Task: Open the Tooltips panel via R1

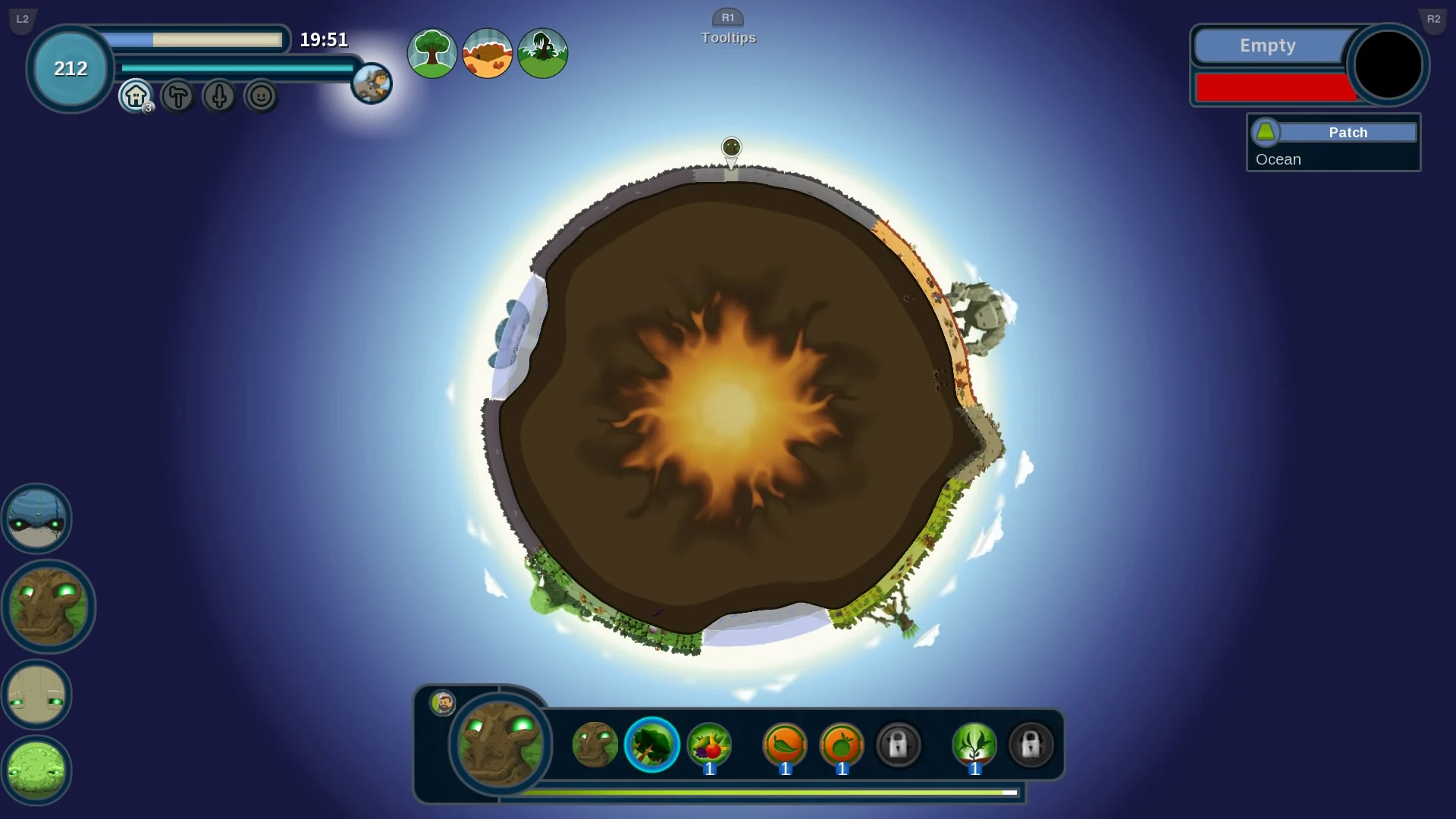Action: tap(729, 27)
